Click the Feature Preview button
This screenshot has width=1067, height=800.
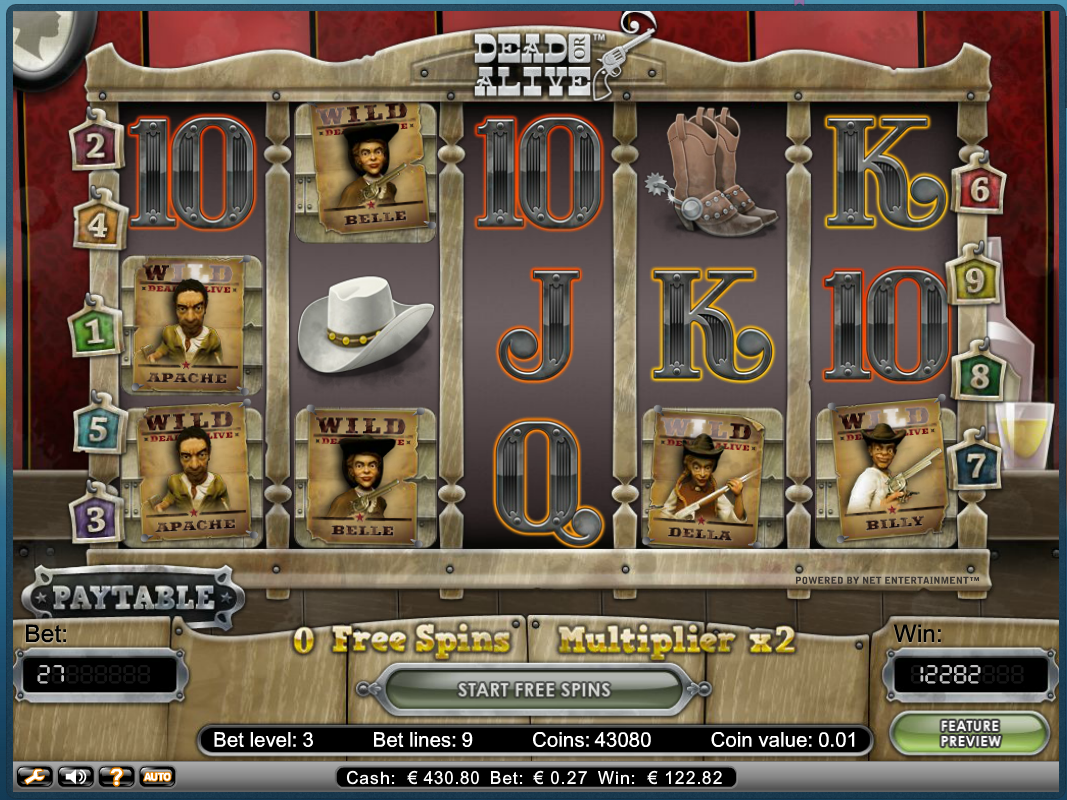tap(969, 733)
